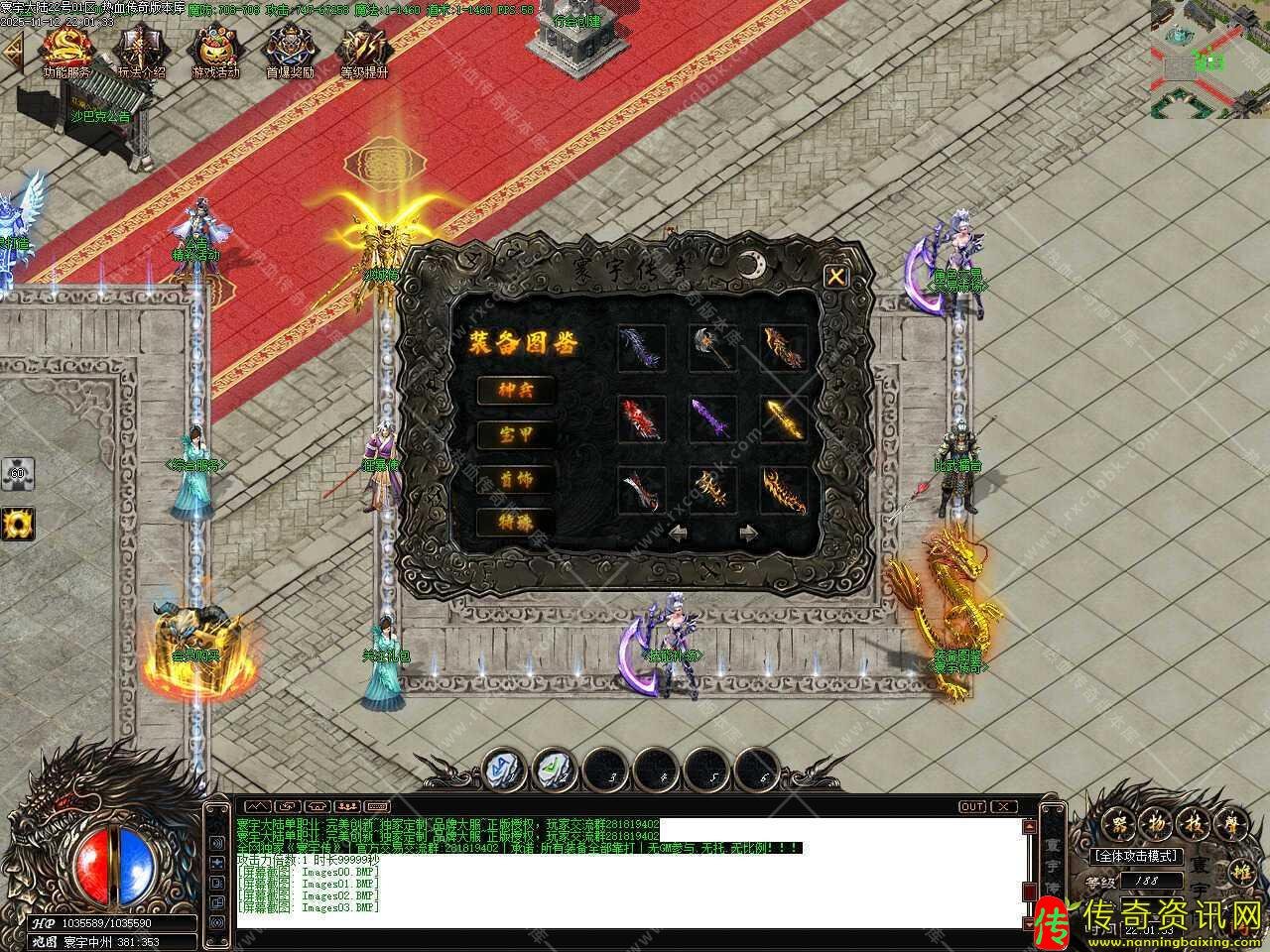This screenshot has height=952, width=1270.
Task: Select the 宝甲 armor category
Action: 515,434
